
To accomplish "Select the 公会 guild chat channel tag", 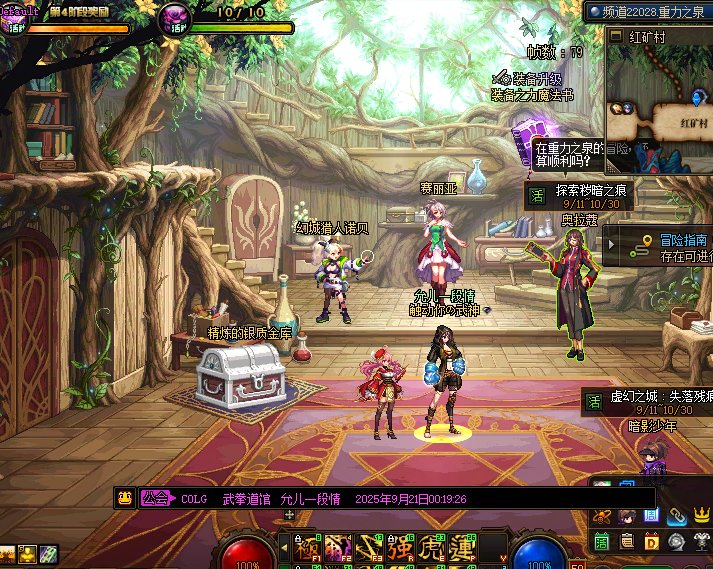I will [155, 498].
